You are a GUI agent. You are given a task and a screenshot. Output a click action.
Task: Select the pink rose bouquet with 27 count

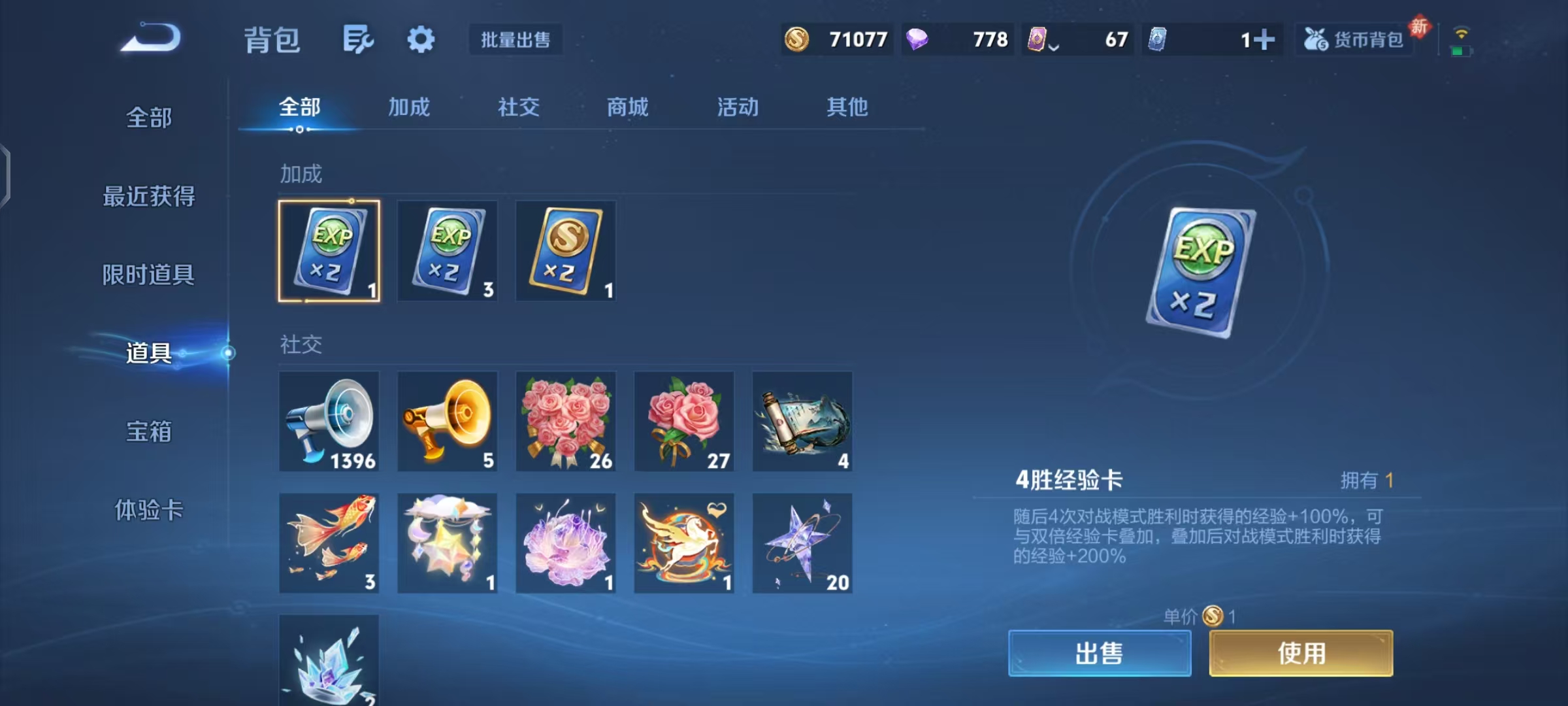[x=684, y=422]
